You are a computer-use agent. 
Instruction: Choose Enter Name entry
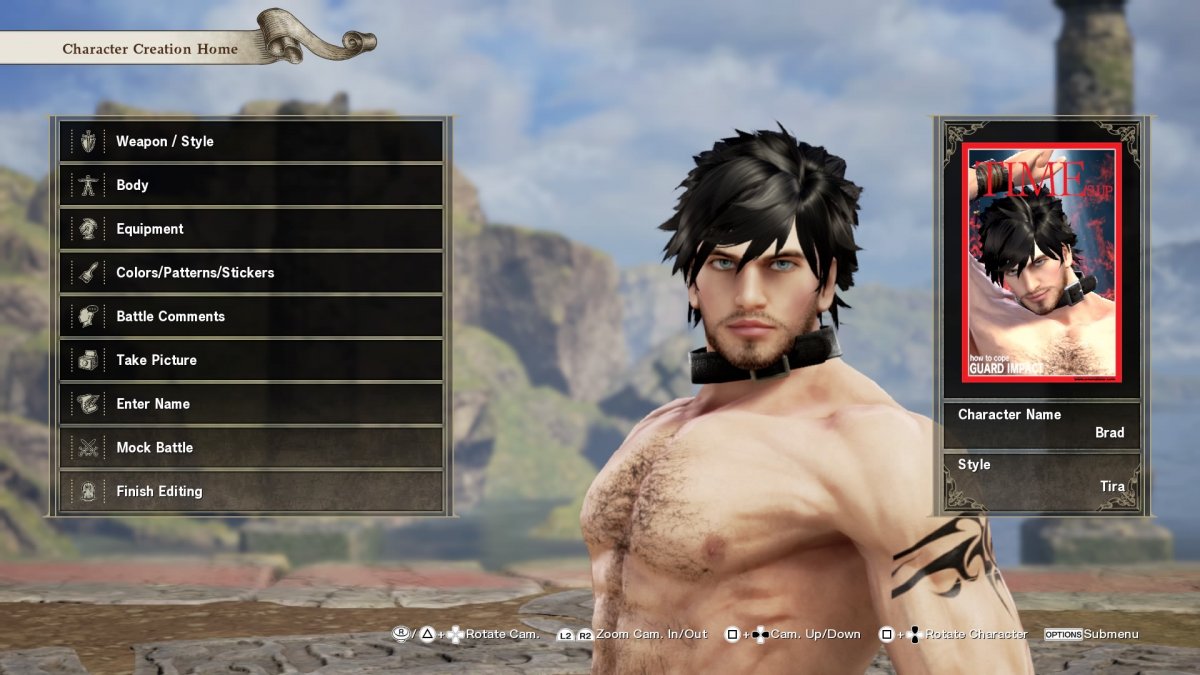pyautogui.click(x=250, y=404)
